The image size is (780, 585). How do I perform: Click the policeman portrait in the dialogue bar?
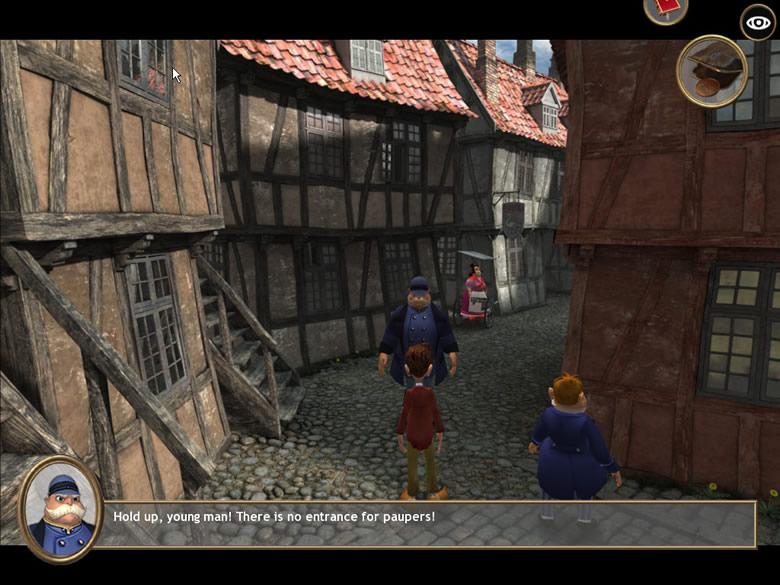tap(60, 510)
